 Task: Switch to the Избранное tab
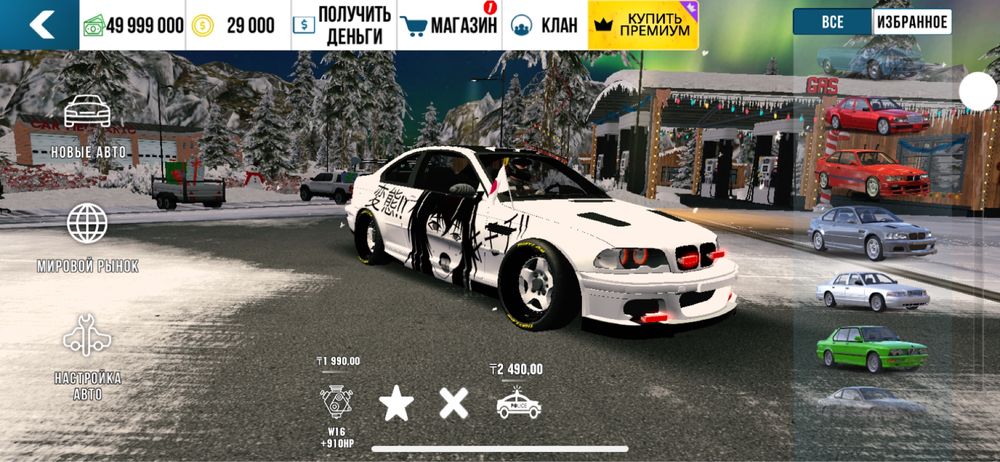(x=912, y=22)
